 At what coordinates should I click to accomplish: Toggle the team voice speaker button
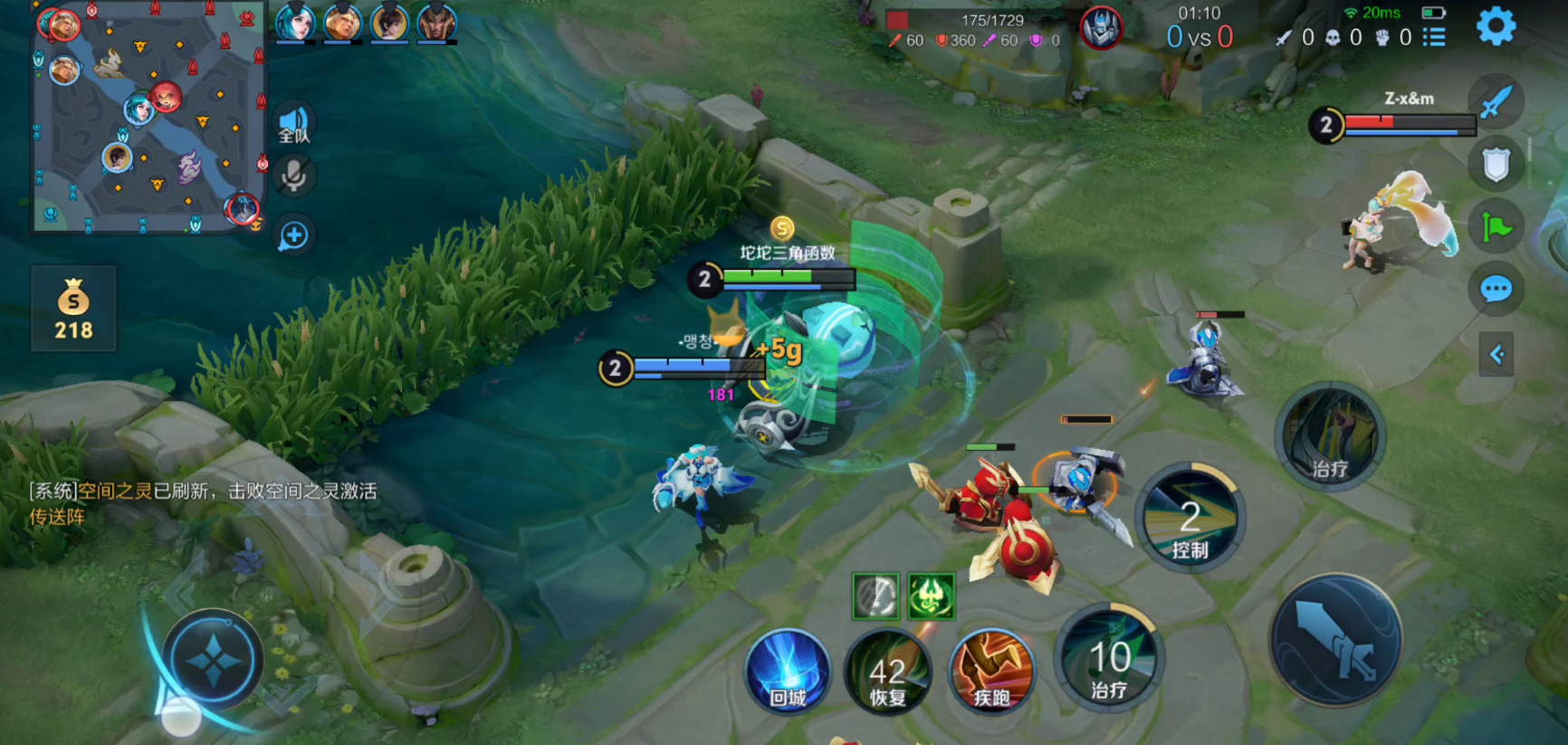(294, 125)
